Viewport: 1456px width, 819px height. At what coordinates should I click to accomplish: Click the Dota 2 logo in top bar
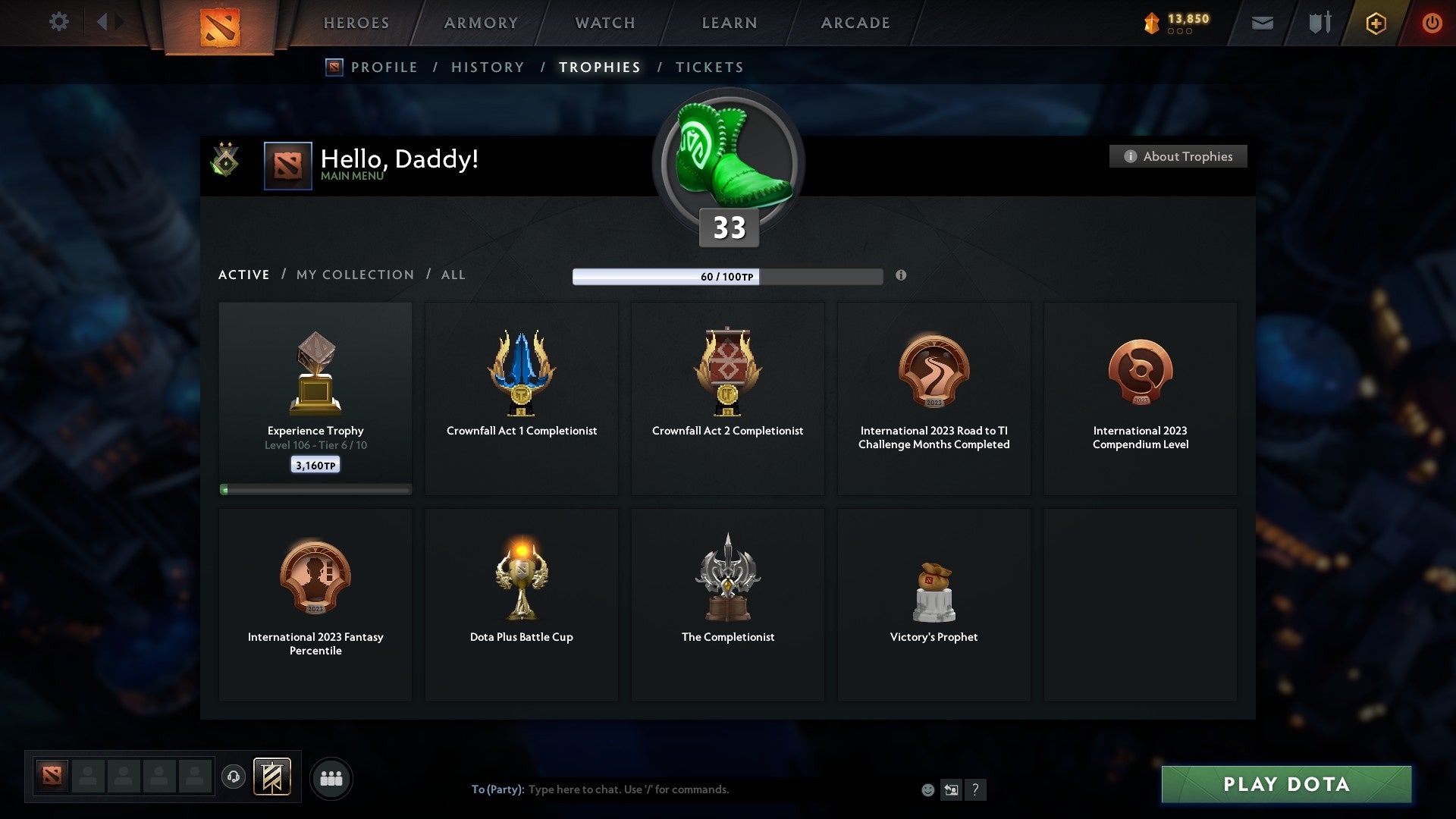coord(220,23)
